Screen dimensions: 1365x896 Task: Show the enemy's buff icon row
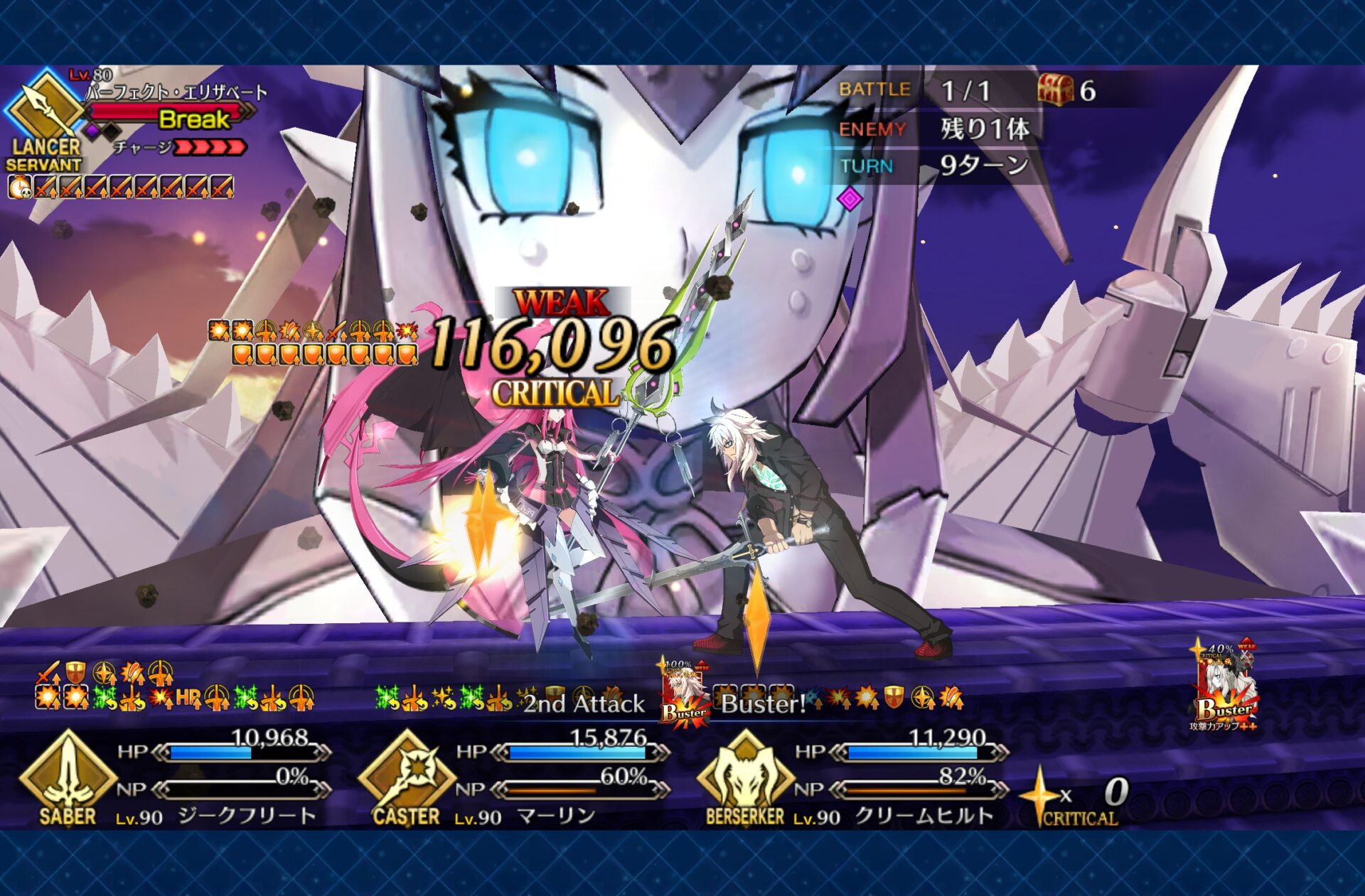coord(121,188)
